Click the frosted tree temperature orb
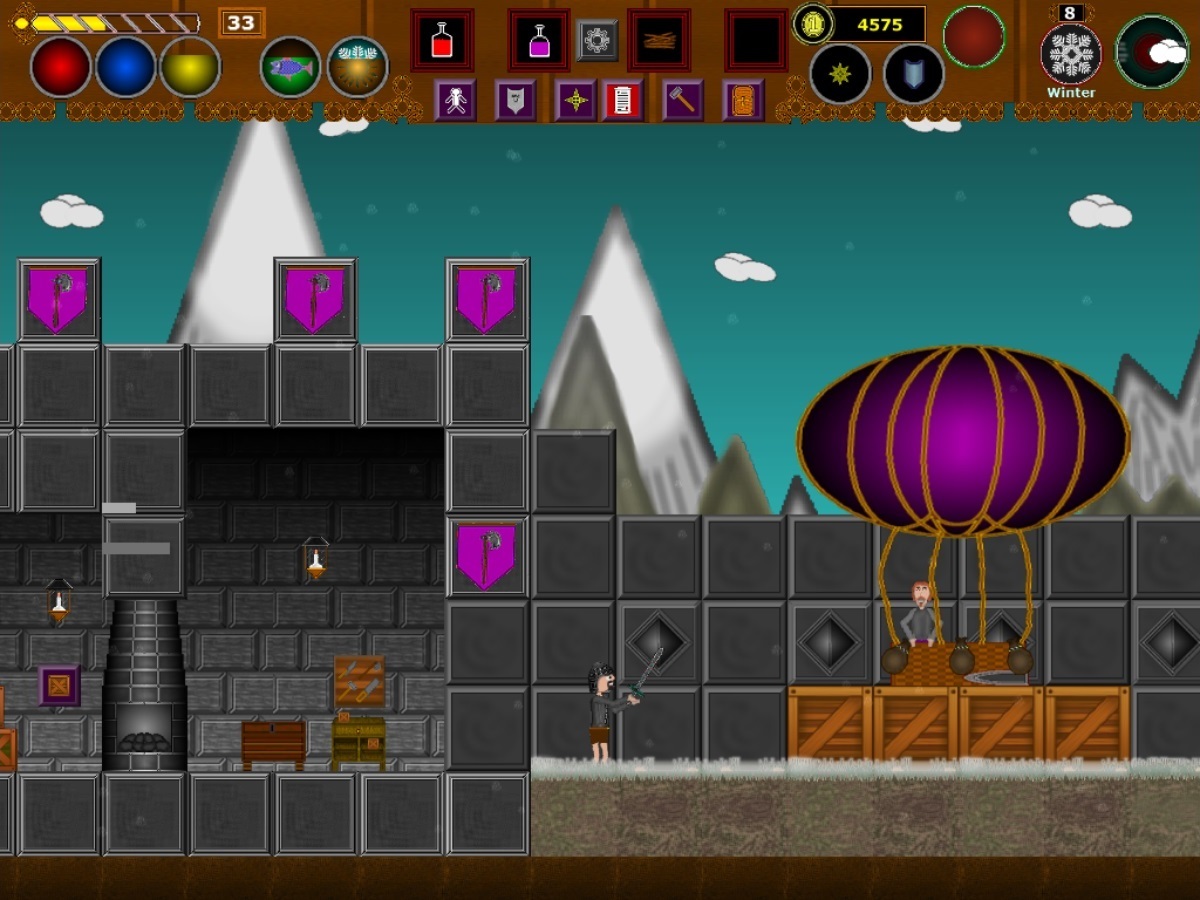The image size is (1200, 900). tap(357, 67)
